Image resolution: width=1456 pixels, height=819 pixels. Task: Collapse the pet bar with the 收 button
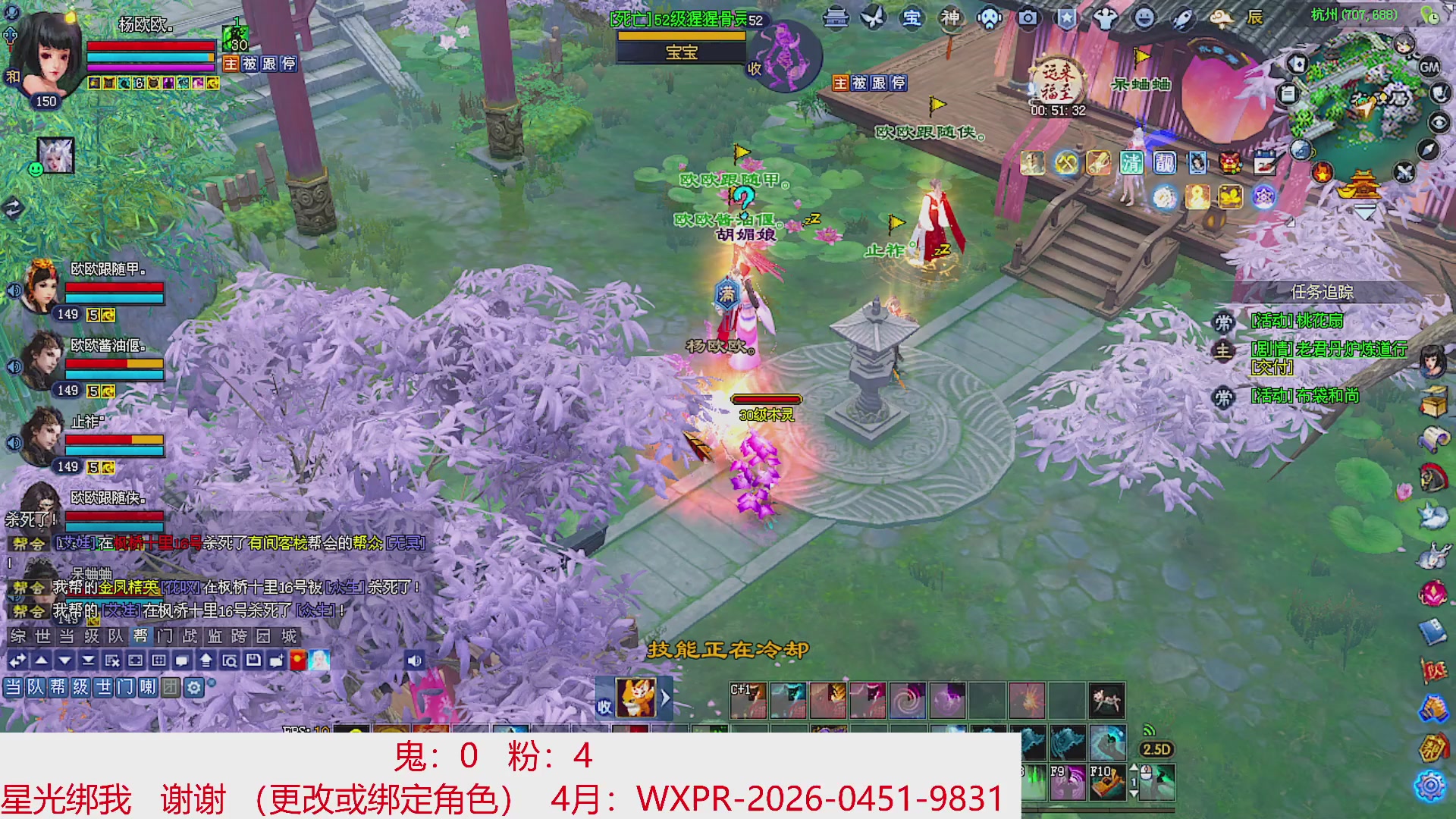tap(604, 707)
